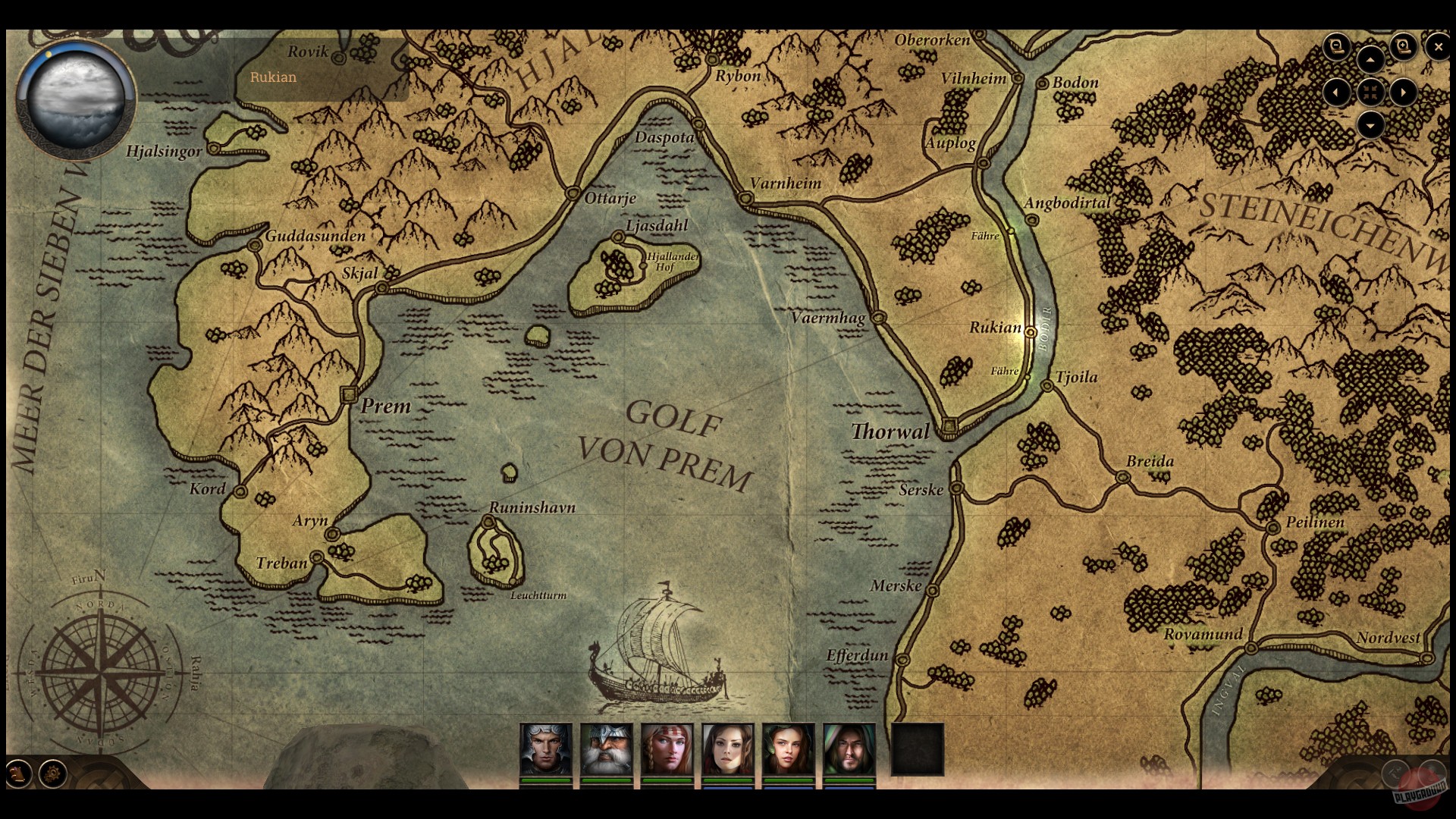Select the white-bearded dwarf portrait
Viewport: 1456px width, 819px height.
point(607,749)
